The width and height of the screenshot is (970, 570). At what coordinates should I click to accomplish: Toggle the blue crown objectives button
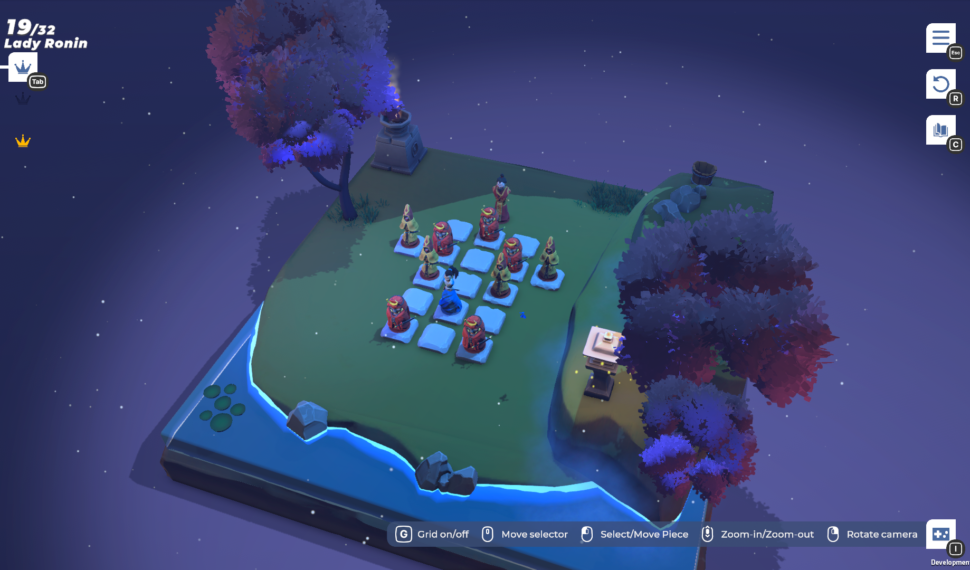click(23, 67)
